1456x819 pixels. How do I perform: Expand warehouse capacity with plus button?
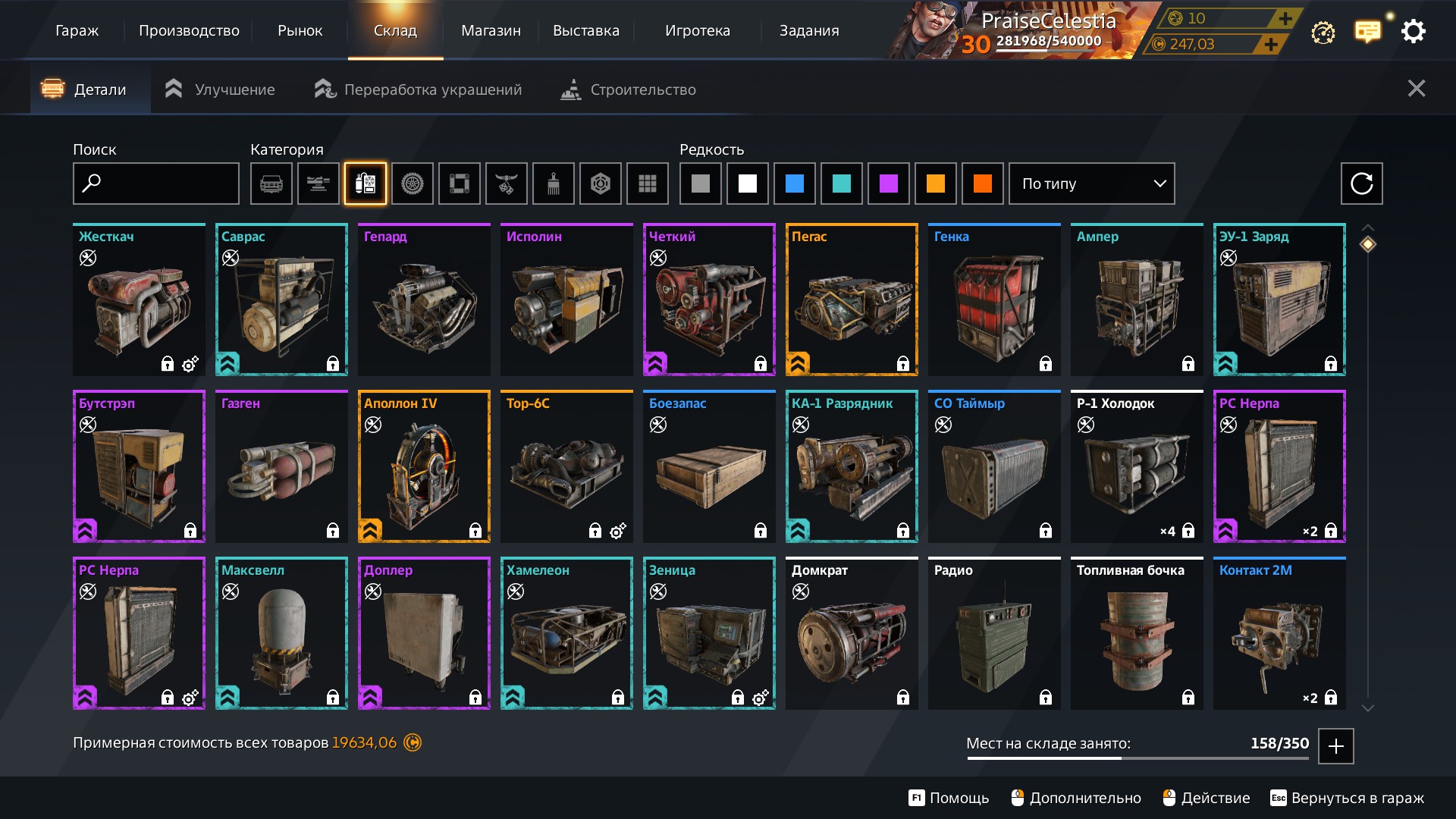pos(1336,746)
